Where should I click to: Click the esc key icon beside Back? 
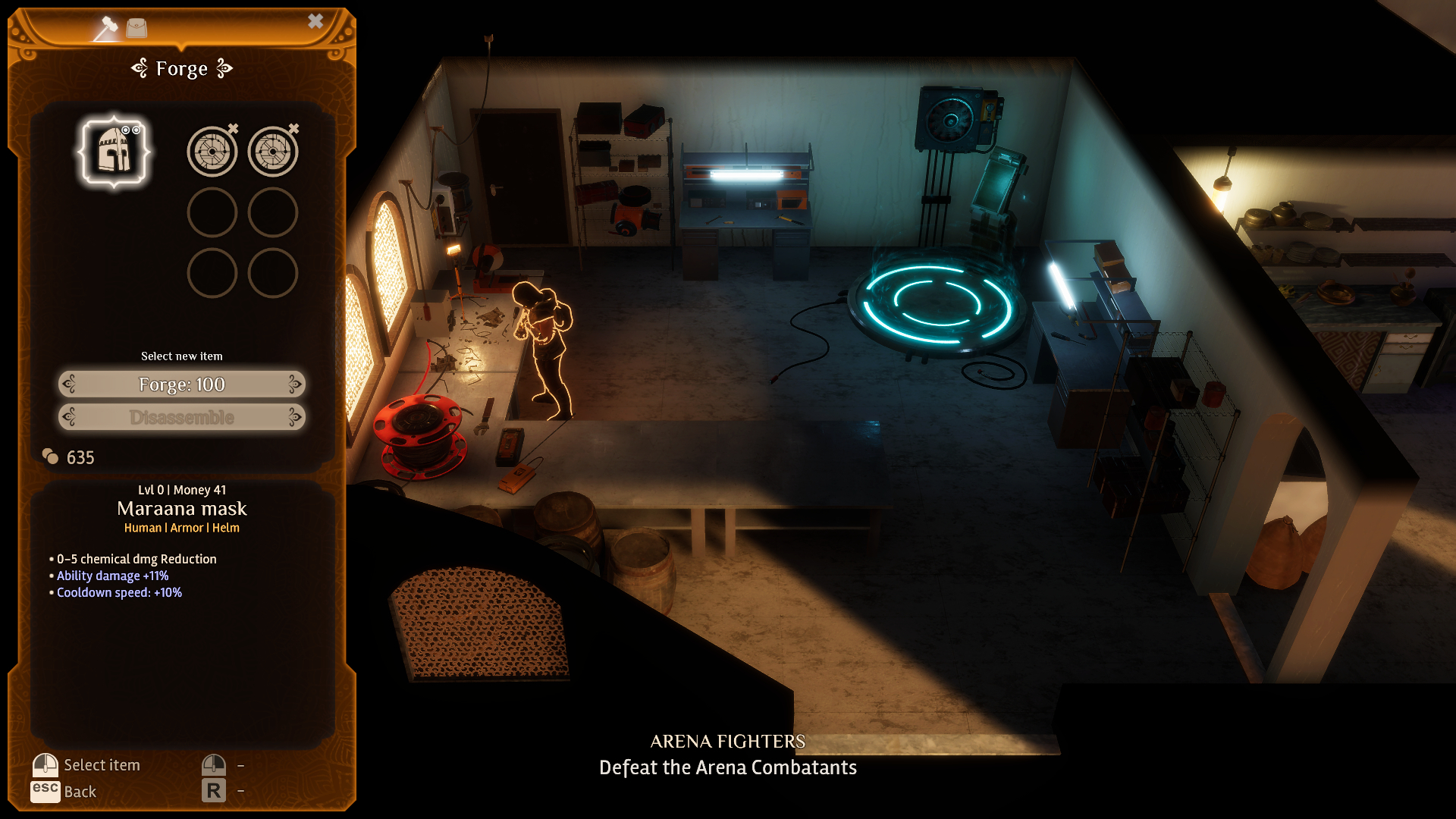pos(47,791)
